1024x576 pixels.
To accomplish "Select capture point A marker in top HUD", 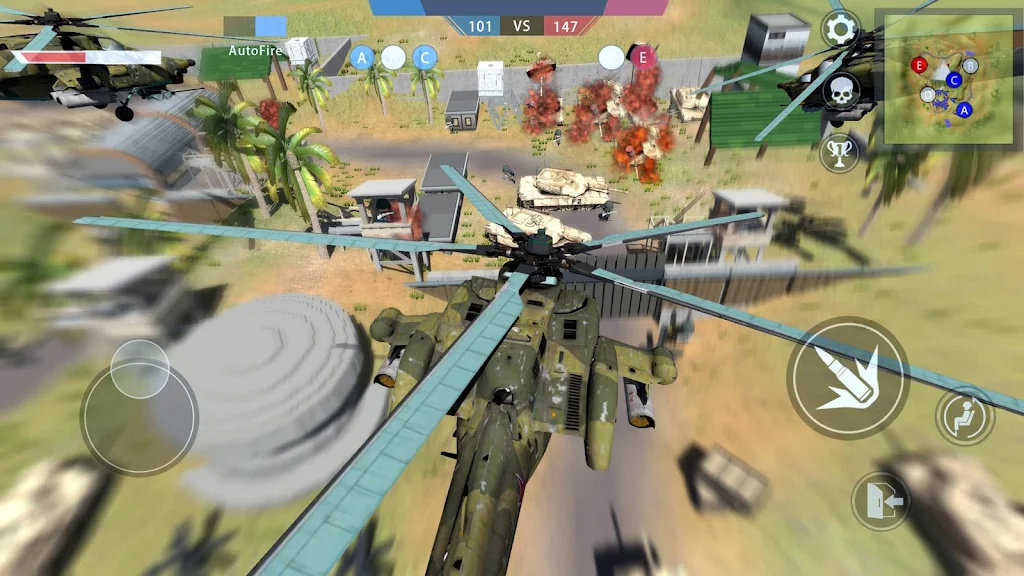I will click(362, 58).
